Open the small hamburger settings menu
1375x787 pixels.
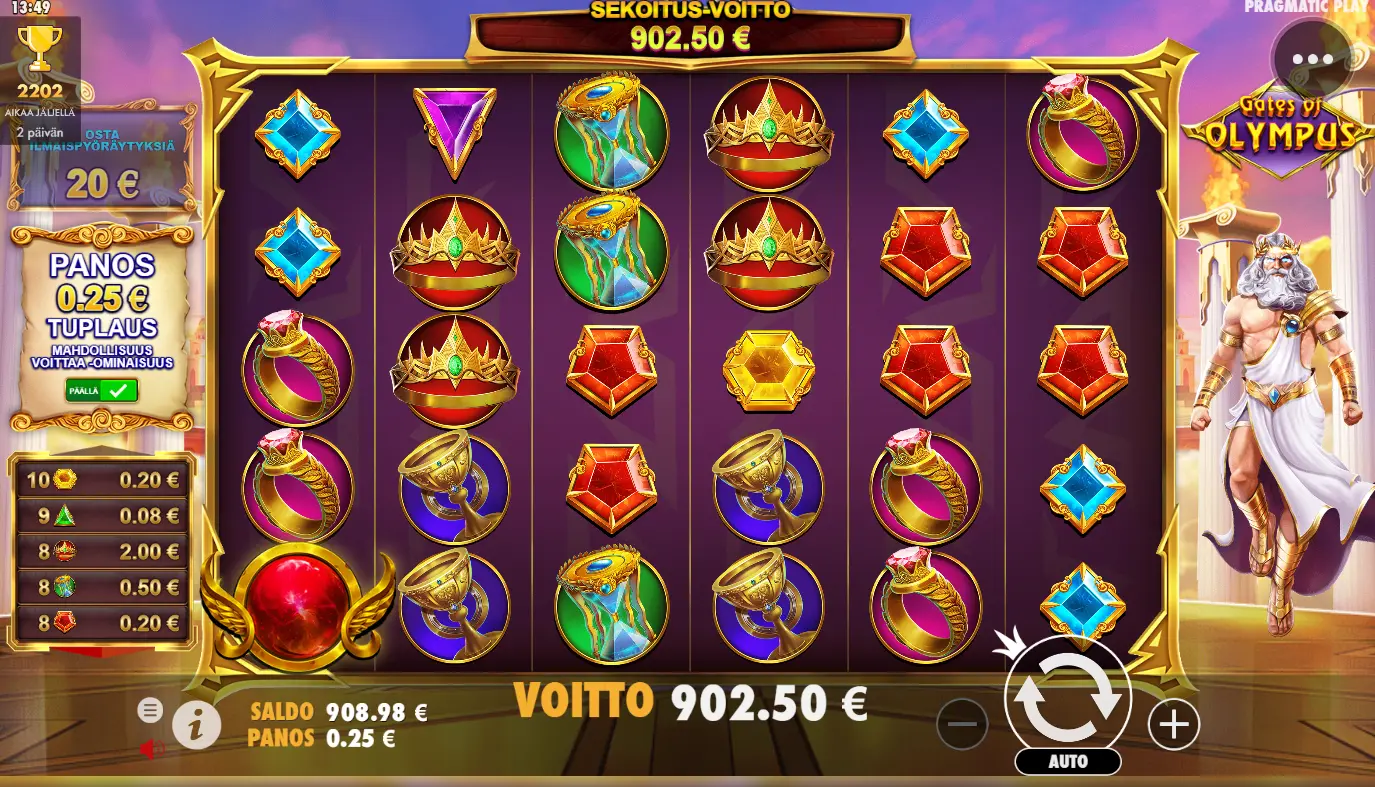pyautogui.click(x=150, y=711)
